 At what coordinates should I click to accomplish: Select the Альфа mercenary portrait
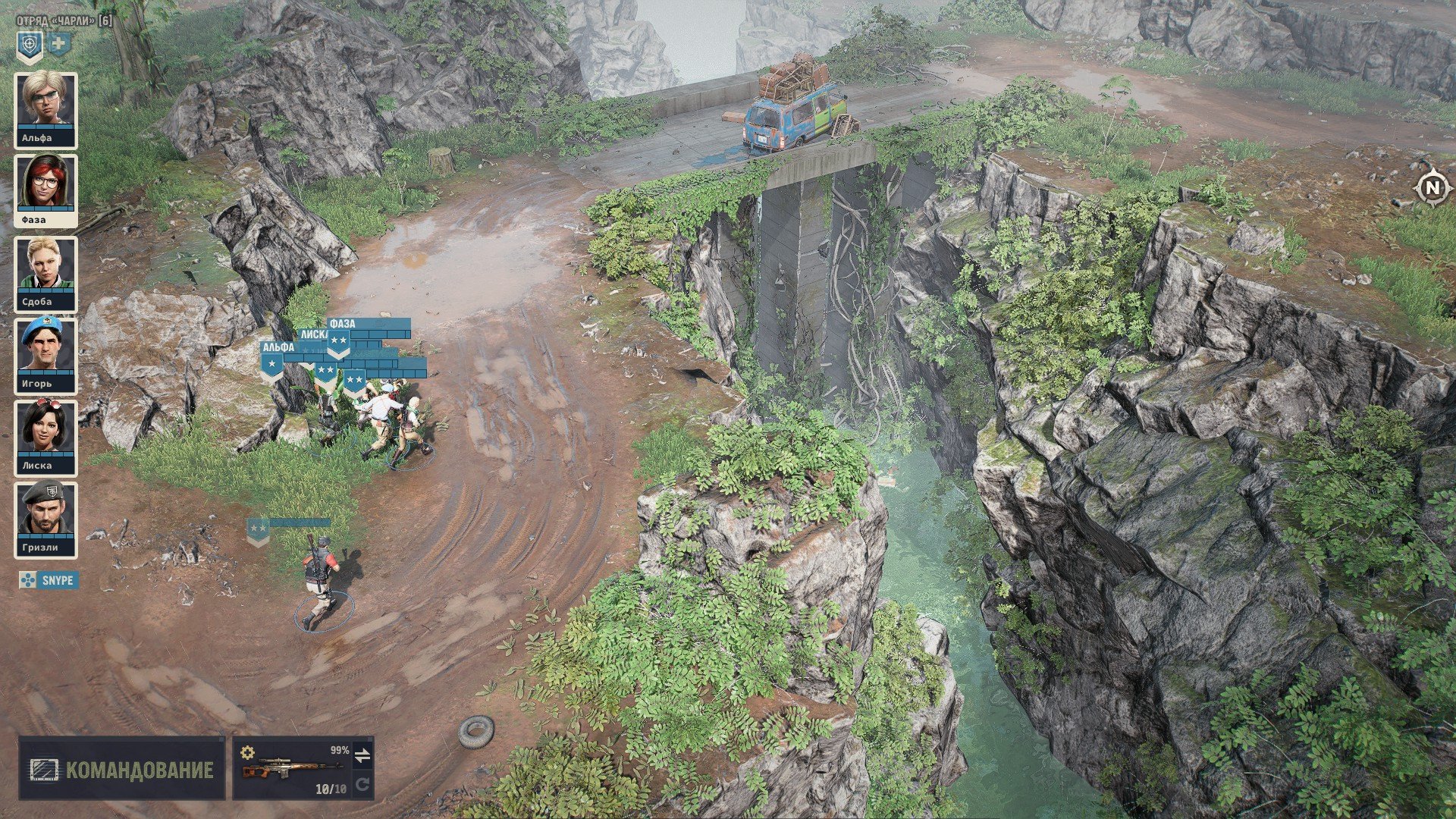[45, 109]
